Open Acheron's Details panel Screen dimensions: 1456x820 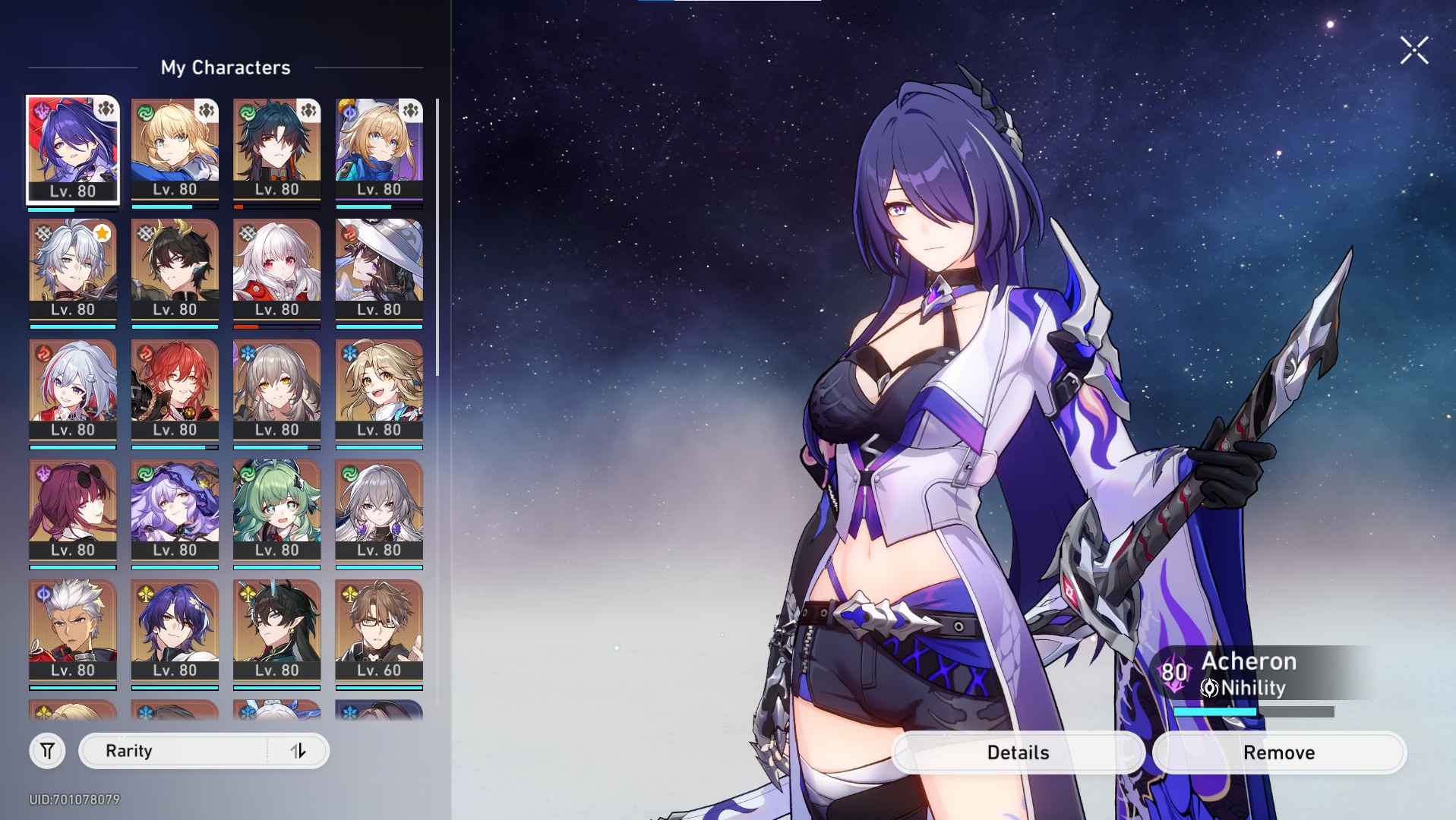[x=1018, y=752]
